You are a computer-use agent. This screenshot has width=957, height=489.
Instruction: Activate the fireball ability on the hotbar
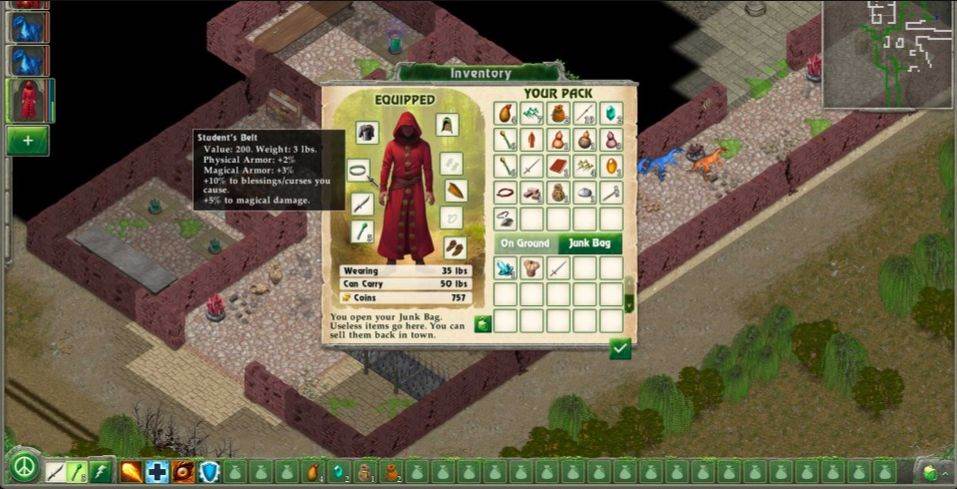(131, 471)
